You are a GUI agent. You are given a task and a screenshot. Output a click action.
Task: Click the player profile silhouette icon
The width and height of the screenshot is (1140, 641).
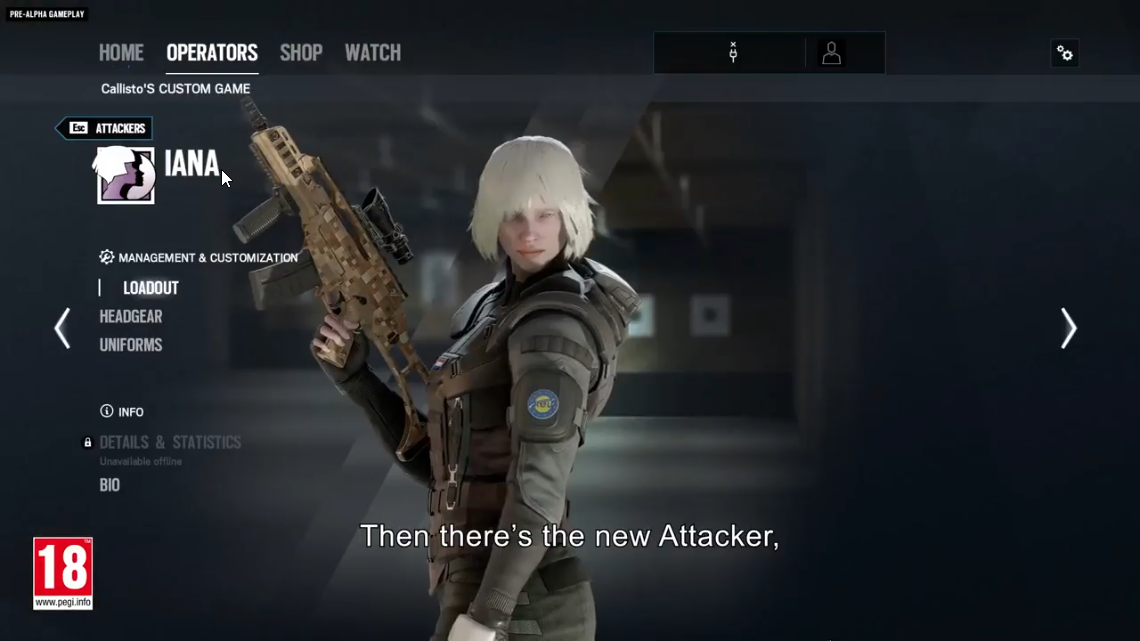tap(831, 53)
